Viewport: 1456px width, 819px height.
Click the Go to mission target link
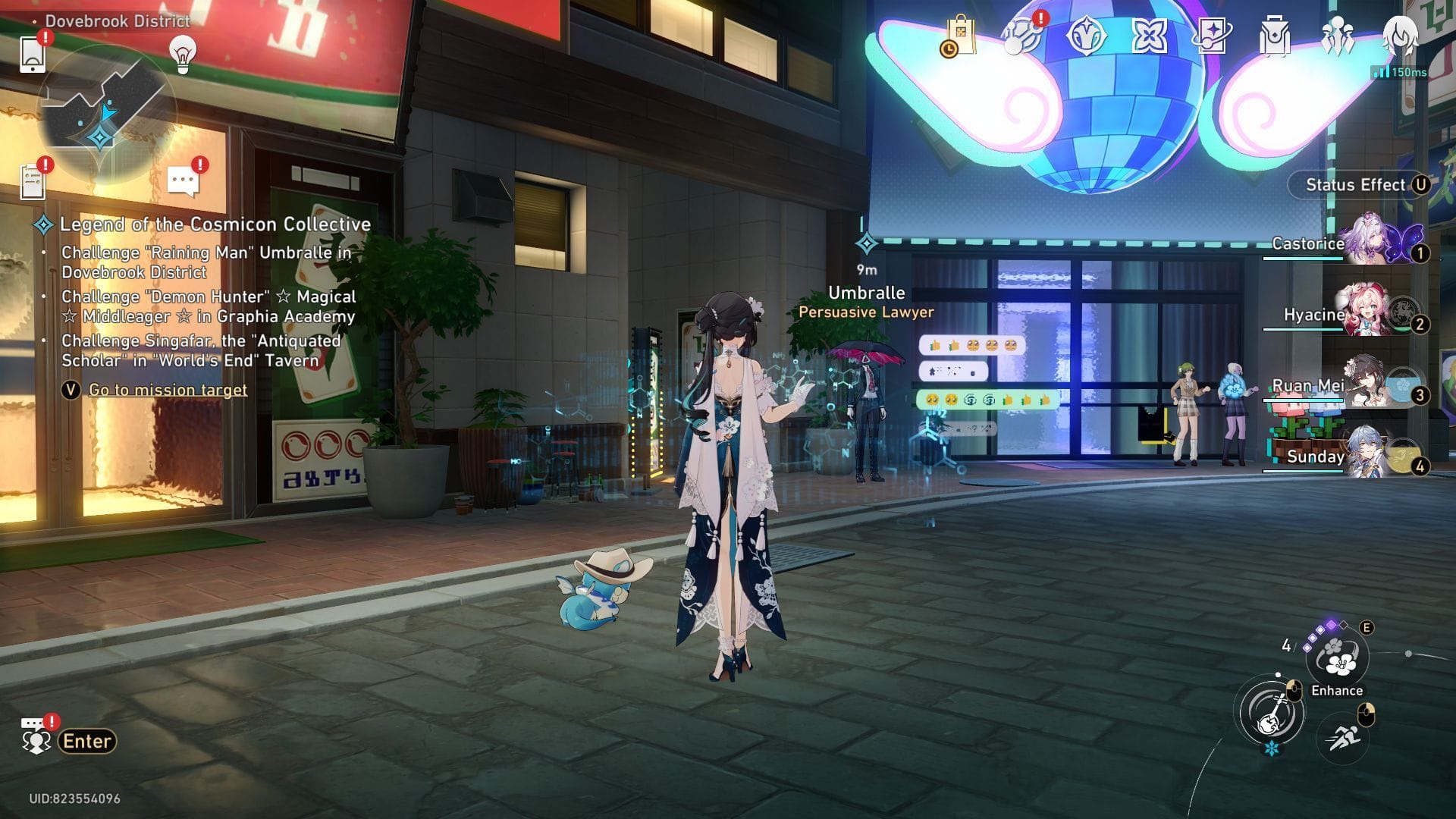coord(167,389)
